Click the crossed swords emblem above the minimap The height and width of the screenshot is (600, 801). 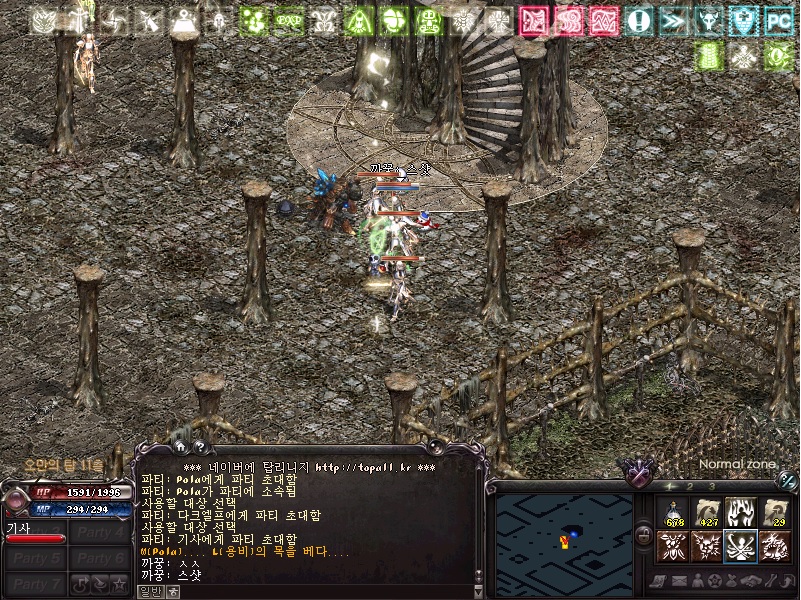coord(635,469)
